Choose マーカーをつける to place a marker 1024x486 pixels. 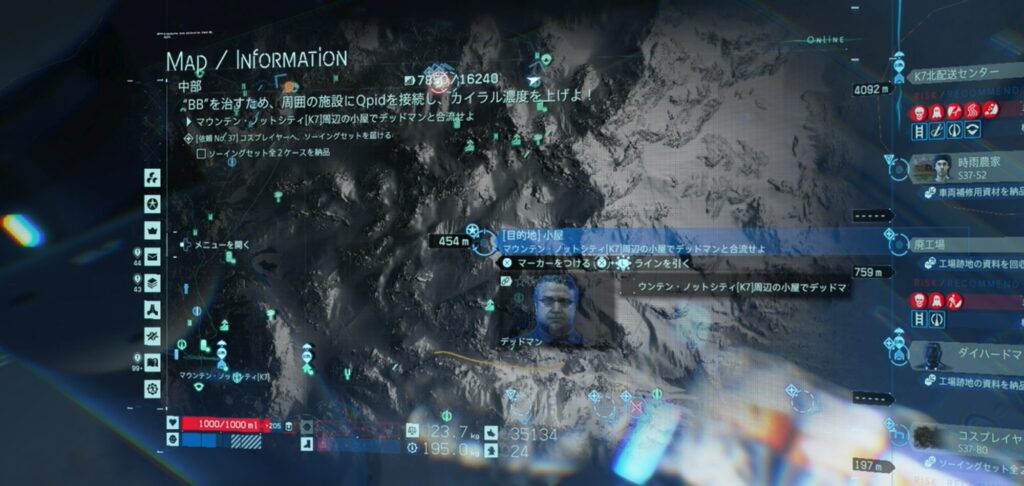pyautogui.click(x=546, y=263)
